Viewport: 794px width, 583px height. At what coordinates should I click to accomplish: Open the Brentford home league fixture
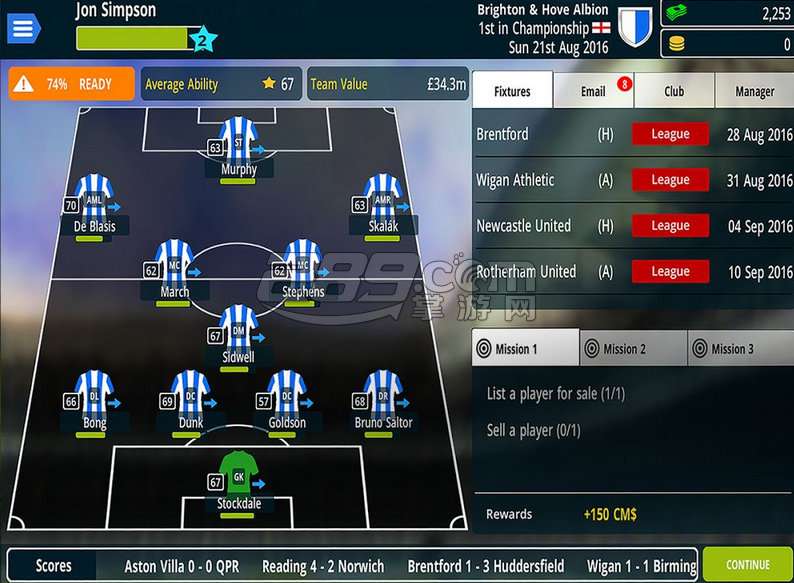point(633,134)
